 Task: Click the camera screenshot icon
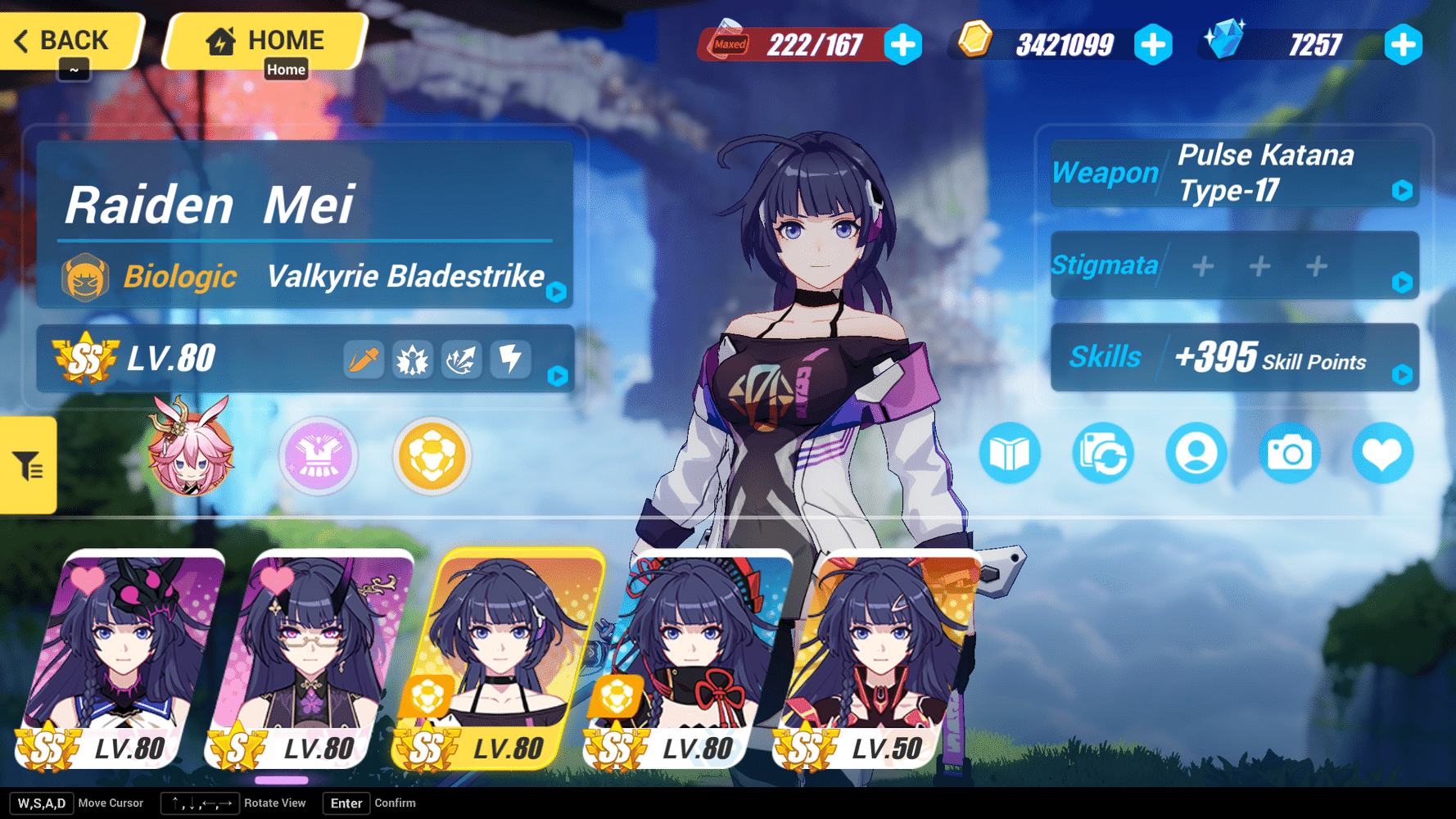1289,453
